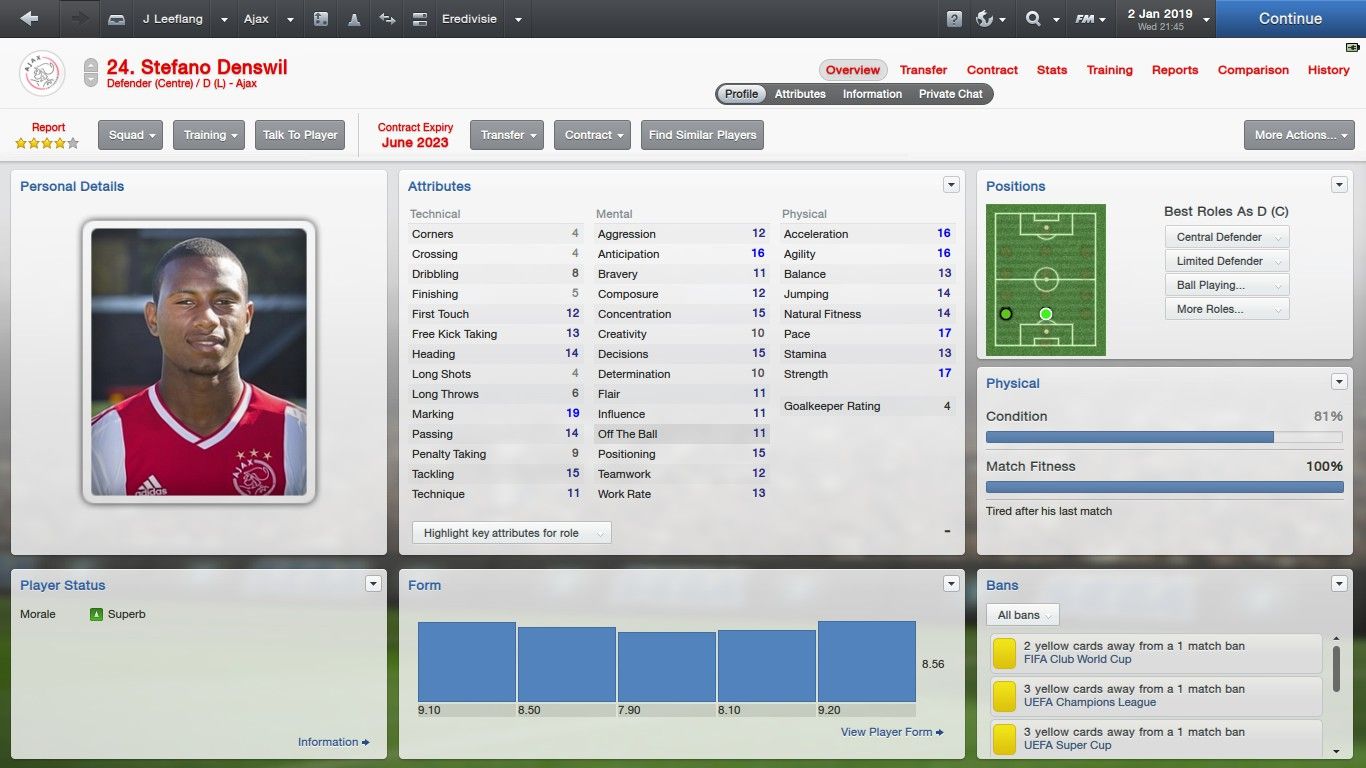1366x768 pixels.
Task: Choose the Limited Defender role
Action: [1226, 261]
